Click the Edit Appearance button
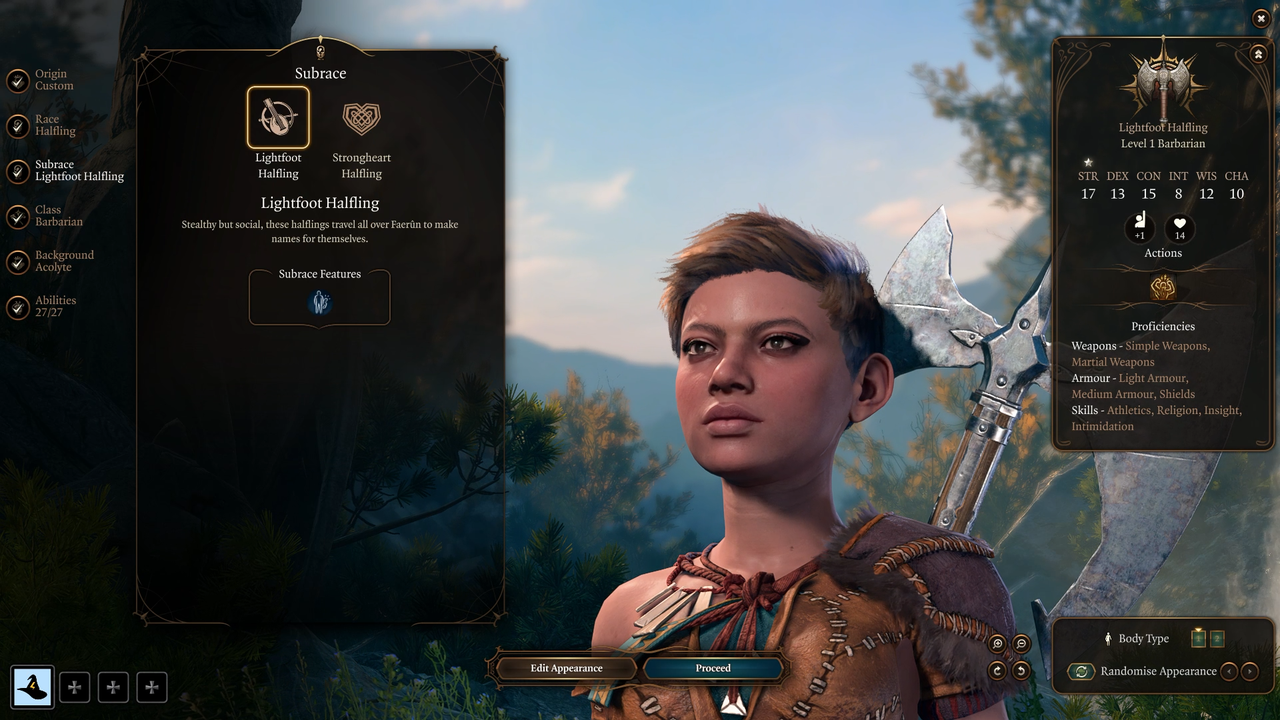Screen dimensions: 1280x720 pyautogui.click(x=566, y=668)
